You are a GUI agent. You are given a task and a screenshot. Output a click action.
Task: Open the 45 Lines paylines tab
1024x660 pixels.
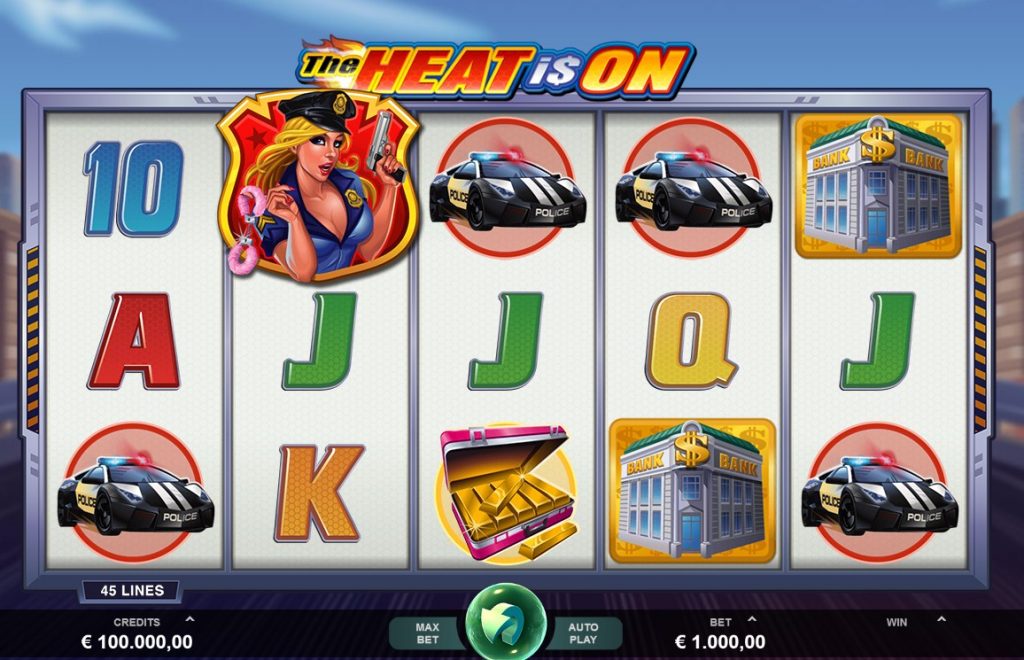point(131,591)
